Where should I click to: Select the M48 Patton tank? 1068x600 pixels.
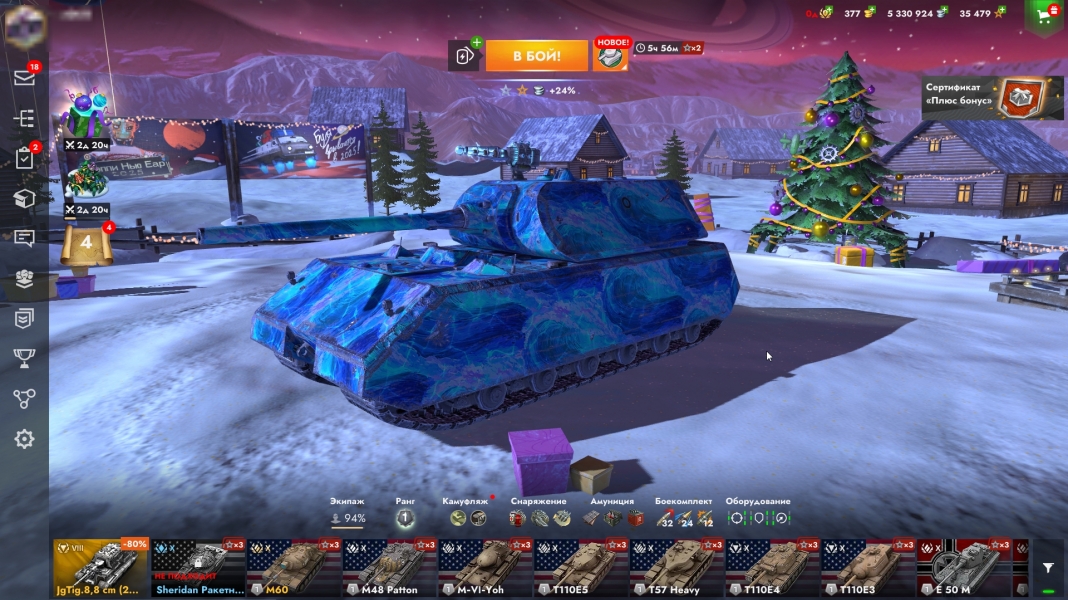pyautogui.click(x=388, y=567)
